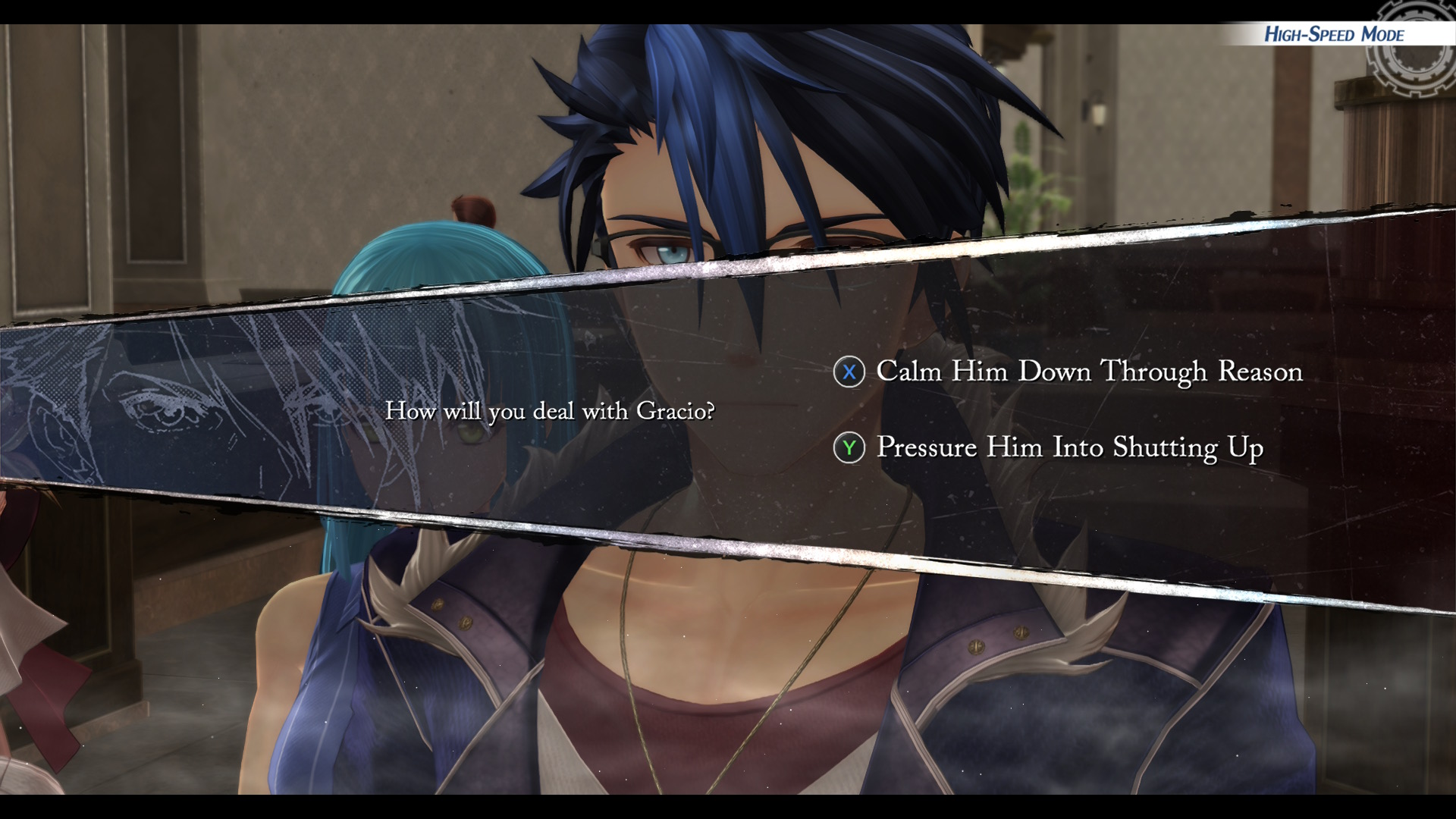Image resolution: width=1456 pixels, height=819 pixels.
Task: Choose the second dialogue response option
Action: [x=1069, y=447]
